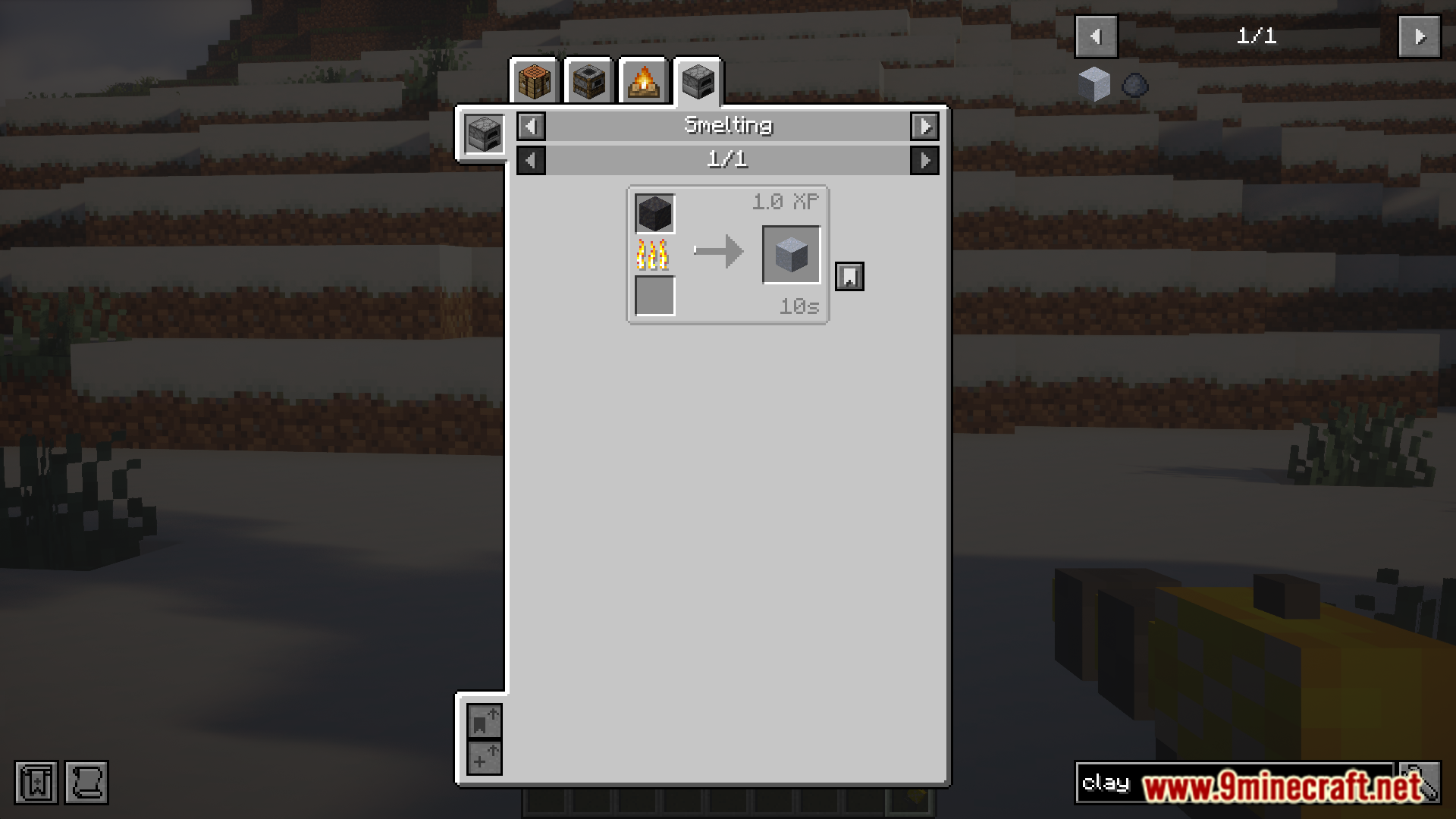Choose the furnace smelting tab
This screenshot has width=1456, height=819.
(x=698, y=81)
